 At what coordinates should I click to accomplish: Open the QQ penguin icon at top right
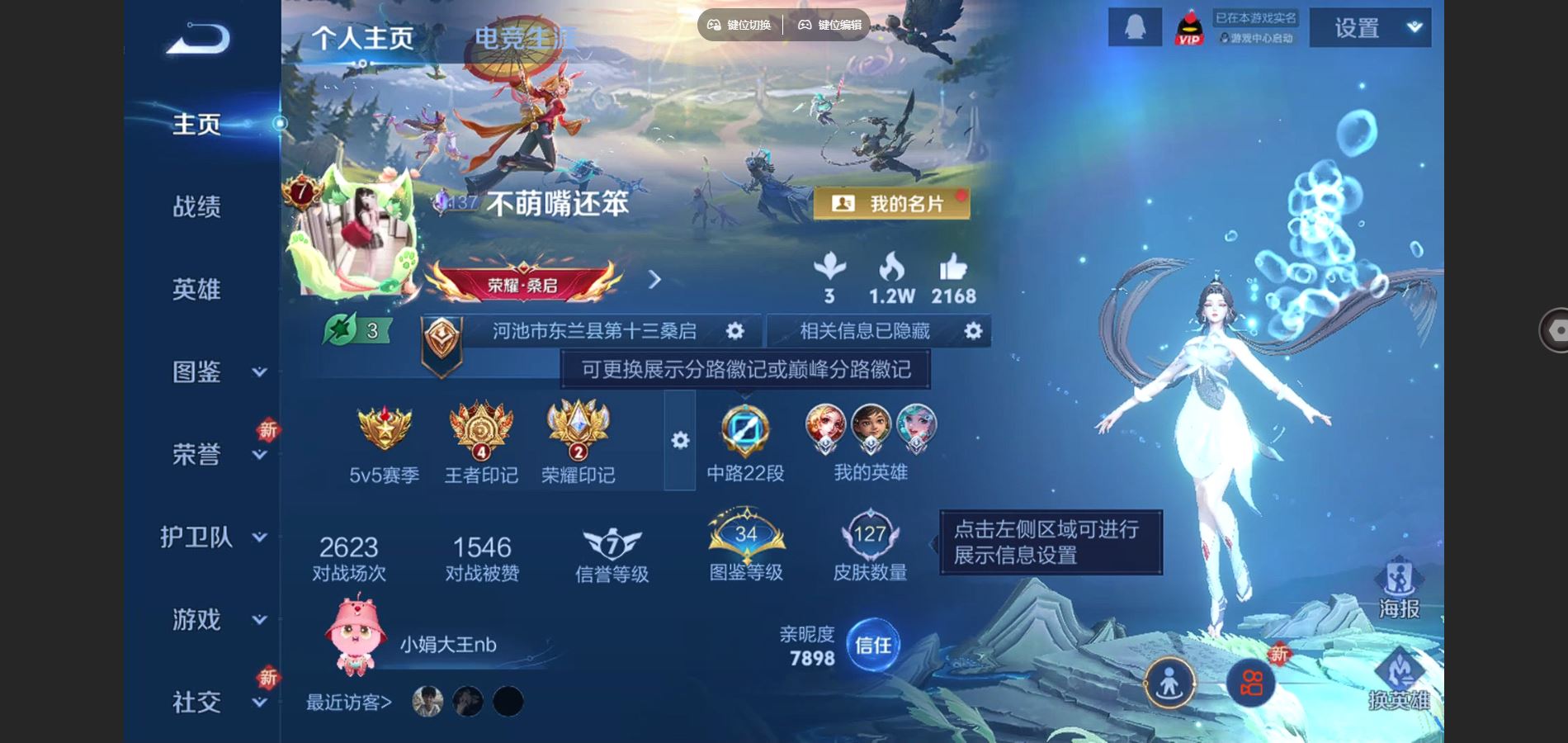(x=1136, y=27)
